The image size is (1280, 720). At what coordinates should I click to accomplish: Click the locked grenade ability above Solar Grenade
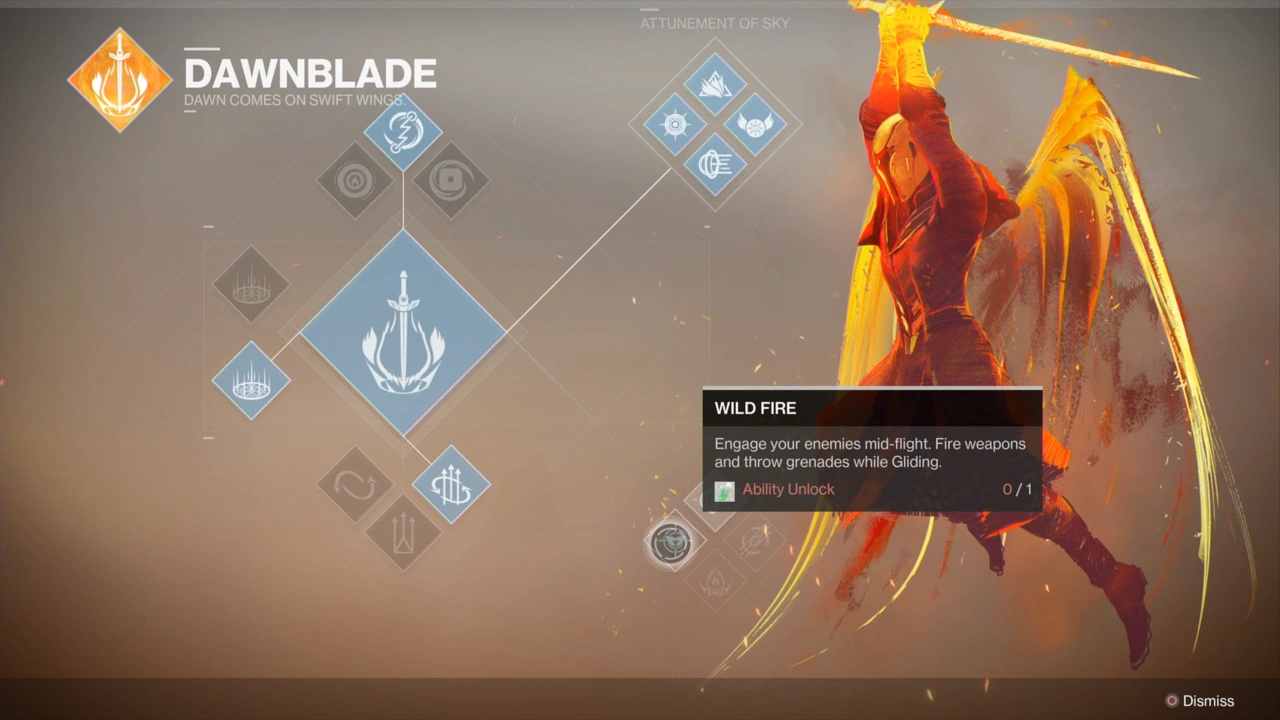click(252, 285)
